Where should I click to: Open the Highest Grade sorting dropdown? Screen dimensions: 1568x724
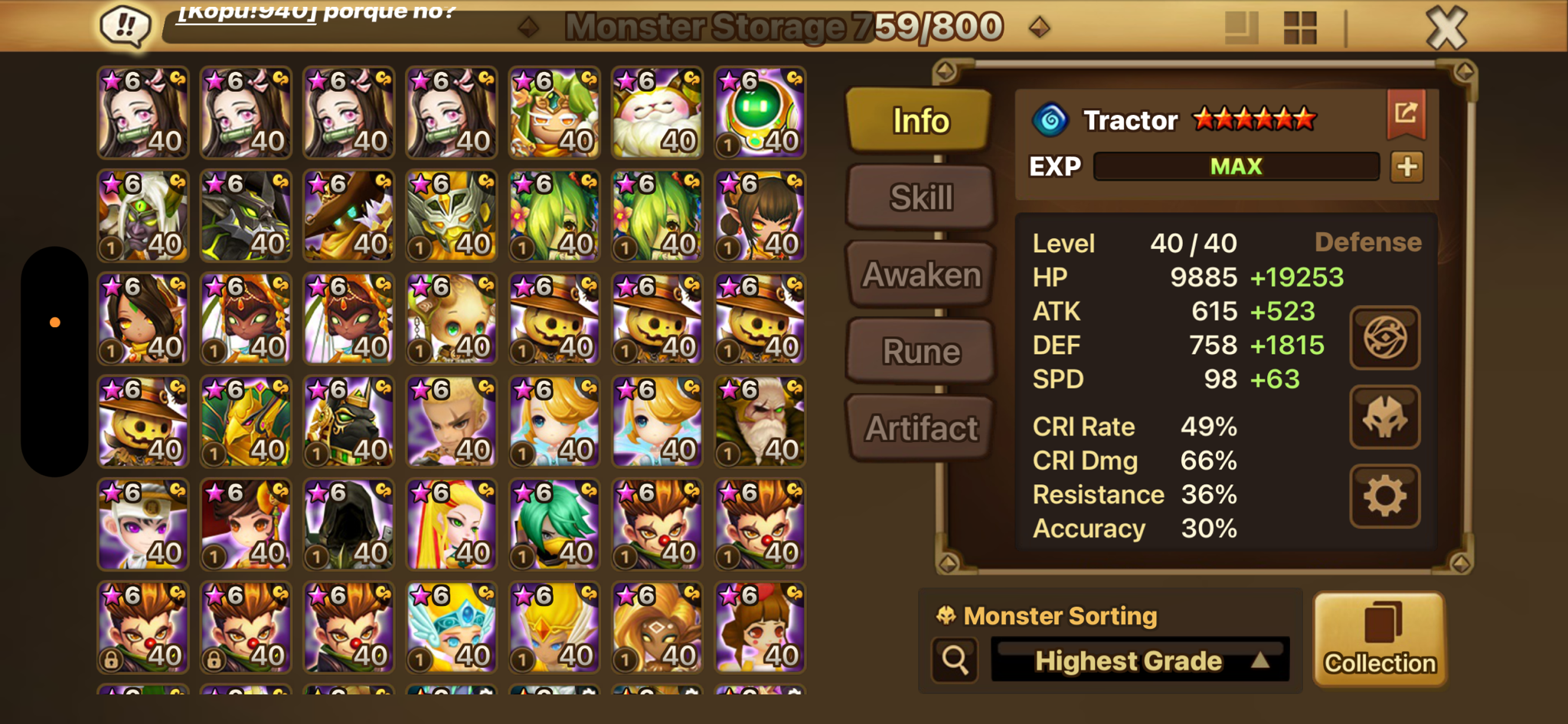(1139, 660)
